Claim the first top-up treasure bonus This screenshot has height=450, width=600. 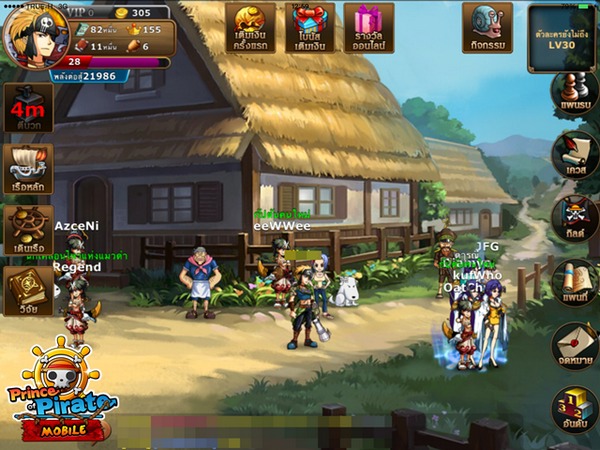(x=250, y=27)
